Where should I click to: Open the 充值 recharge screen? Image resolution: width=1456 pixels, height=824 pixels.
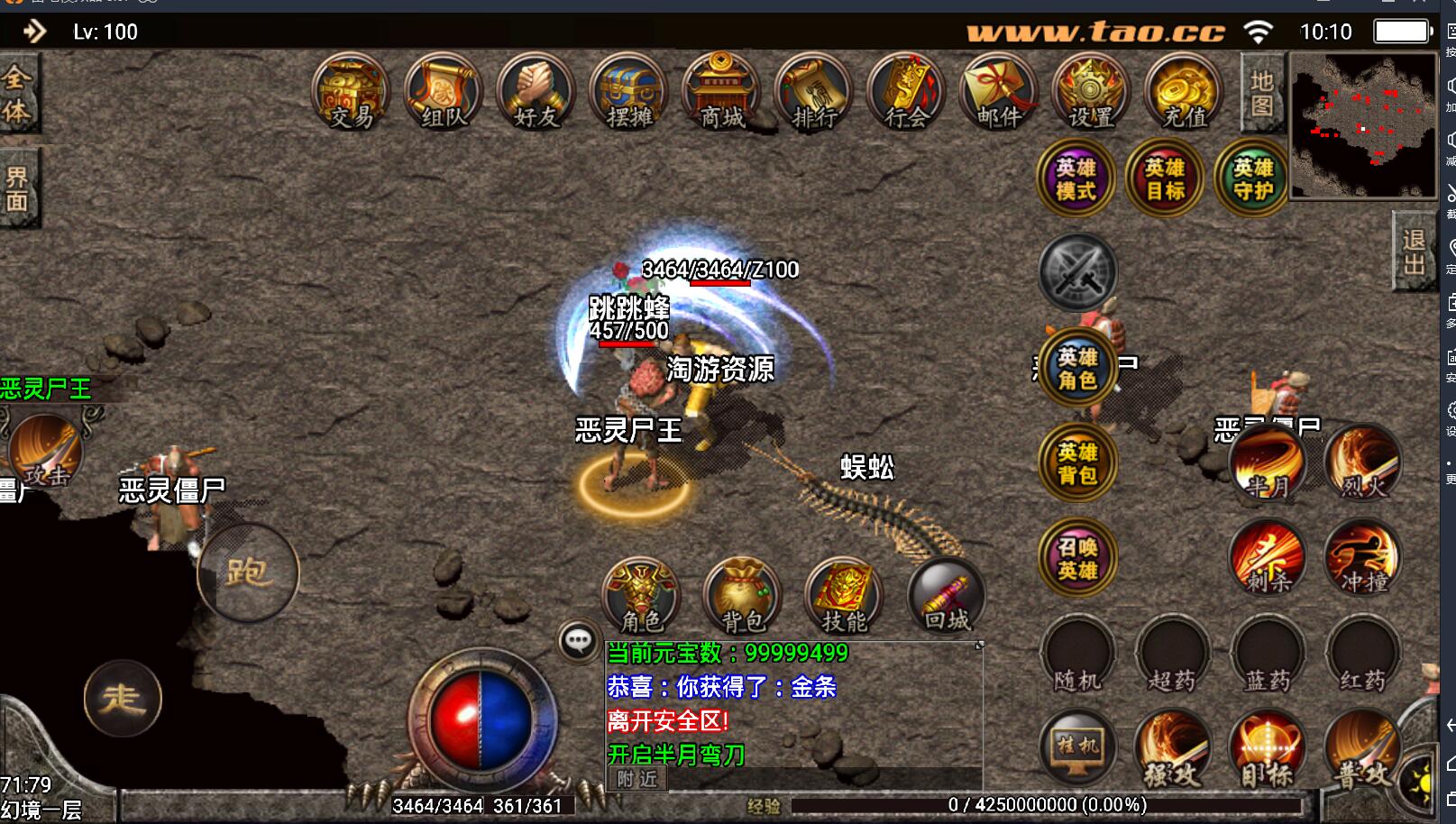coord(1184,92)
